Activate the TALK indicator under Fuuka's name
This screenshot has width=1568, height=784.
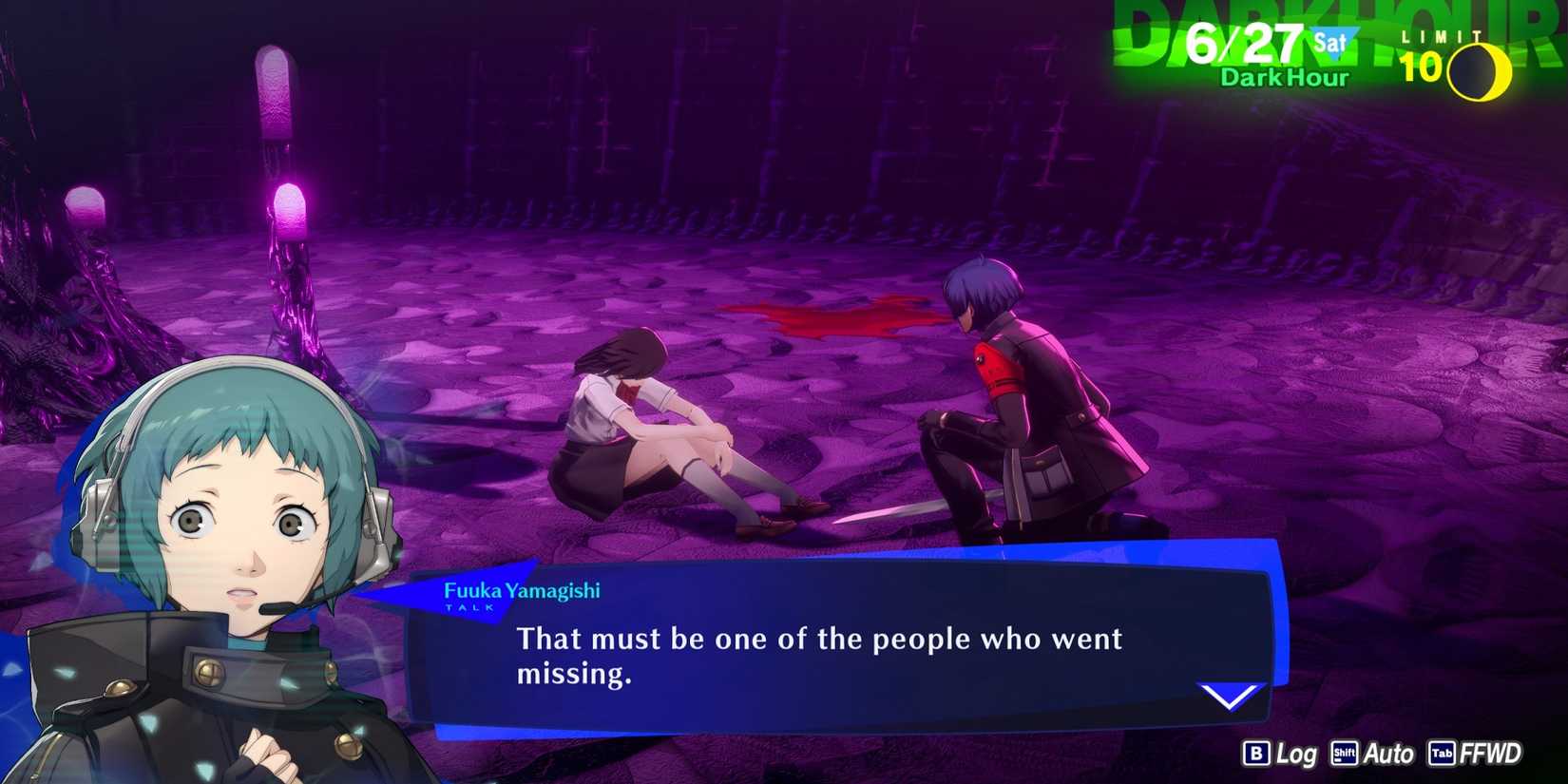click(468, 607)
